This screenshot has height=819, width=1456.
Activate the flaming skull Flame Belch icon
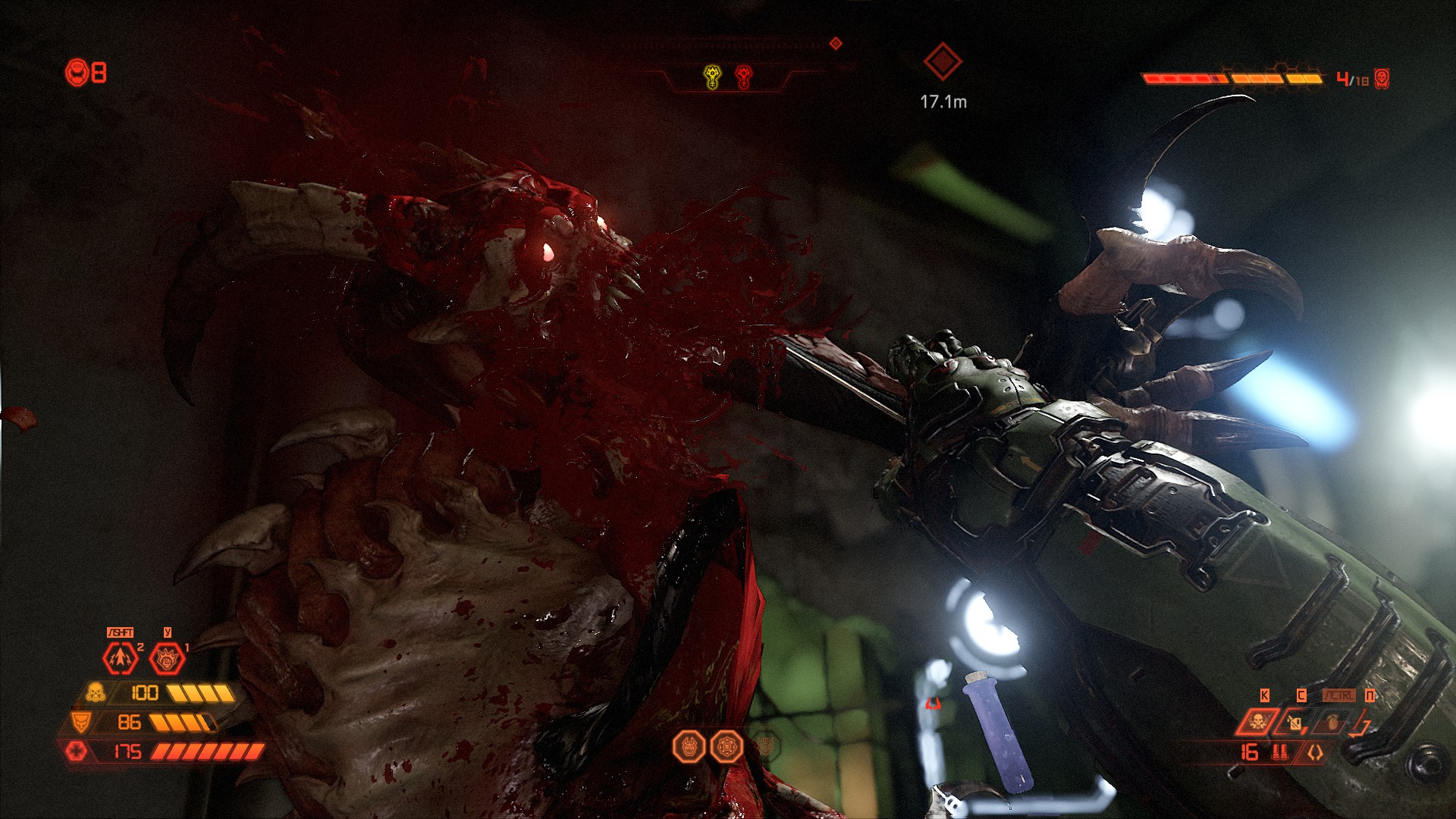1257,721
